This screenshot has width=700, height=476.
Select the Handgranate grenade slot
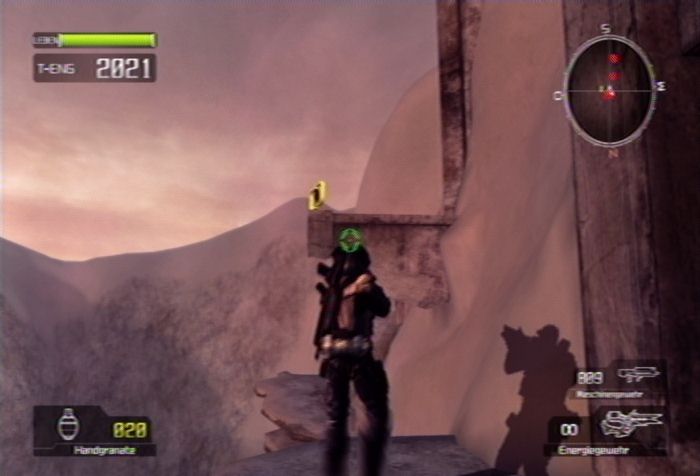[x=94, y=430]
